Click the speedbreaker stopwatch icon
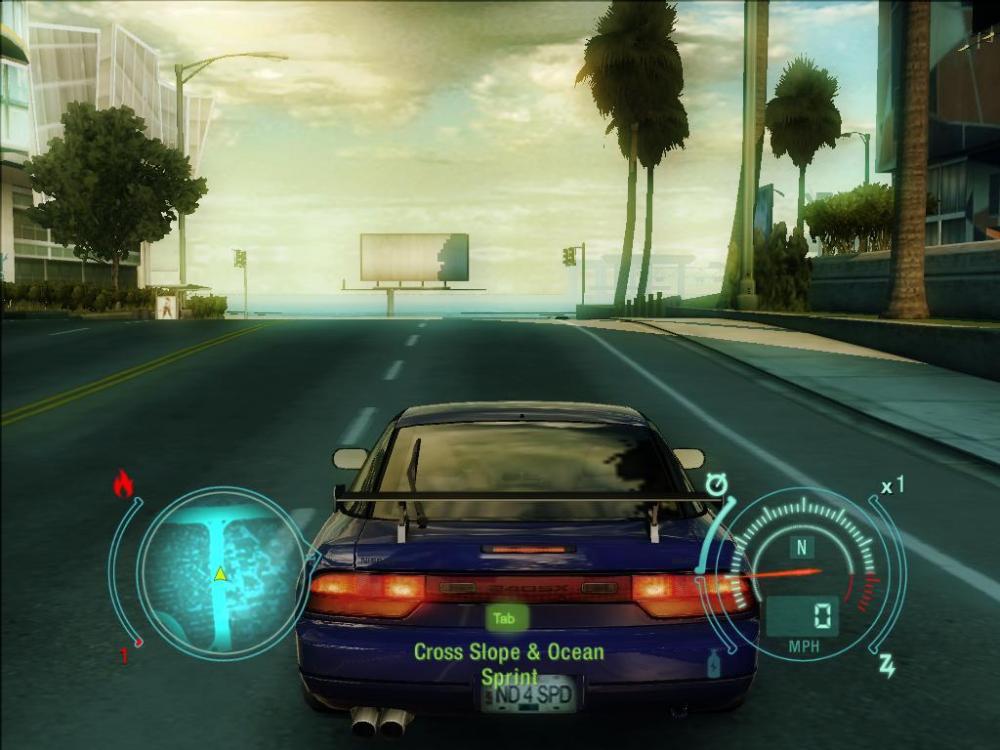The width and height of the screenshot is (1000, 750). [x=716, y=487]
